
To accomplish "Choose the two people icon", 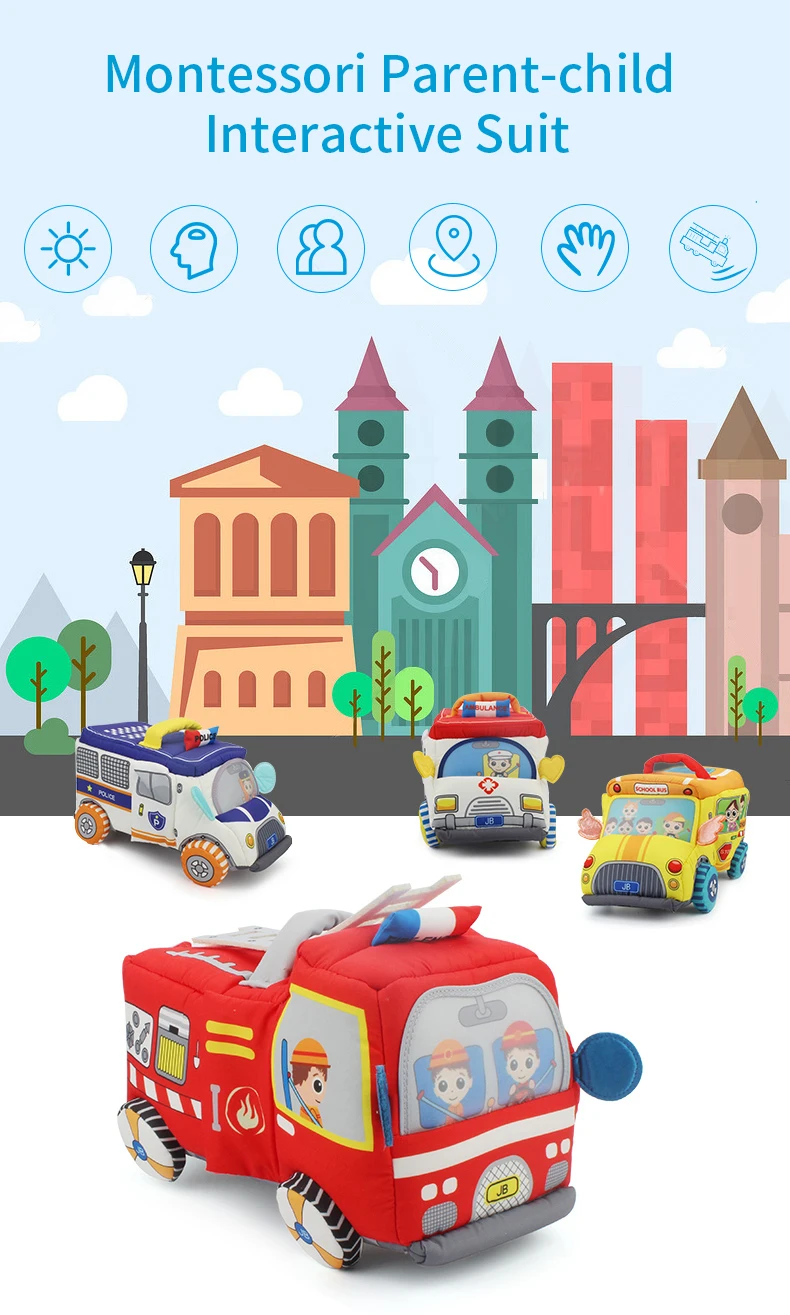I will pos(321,249).
